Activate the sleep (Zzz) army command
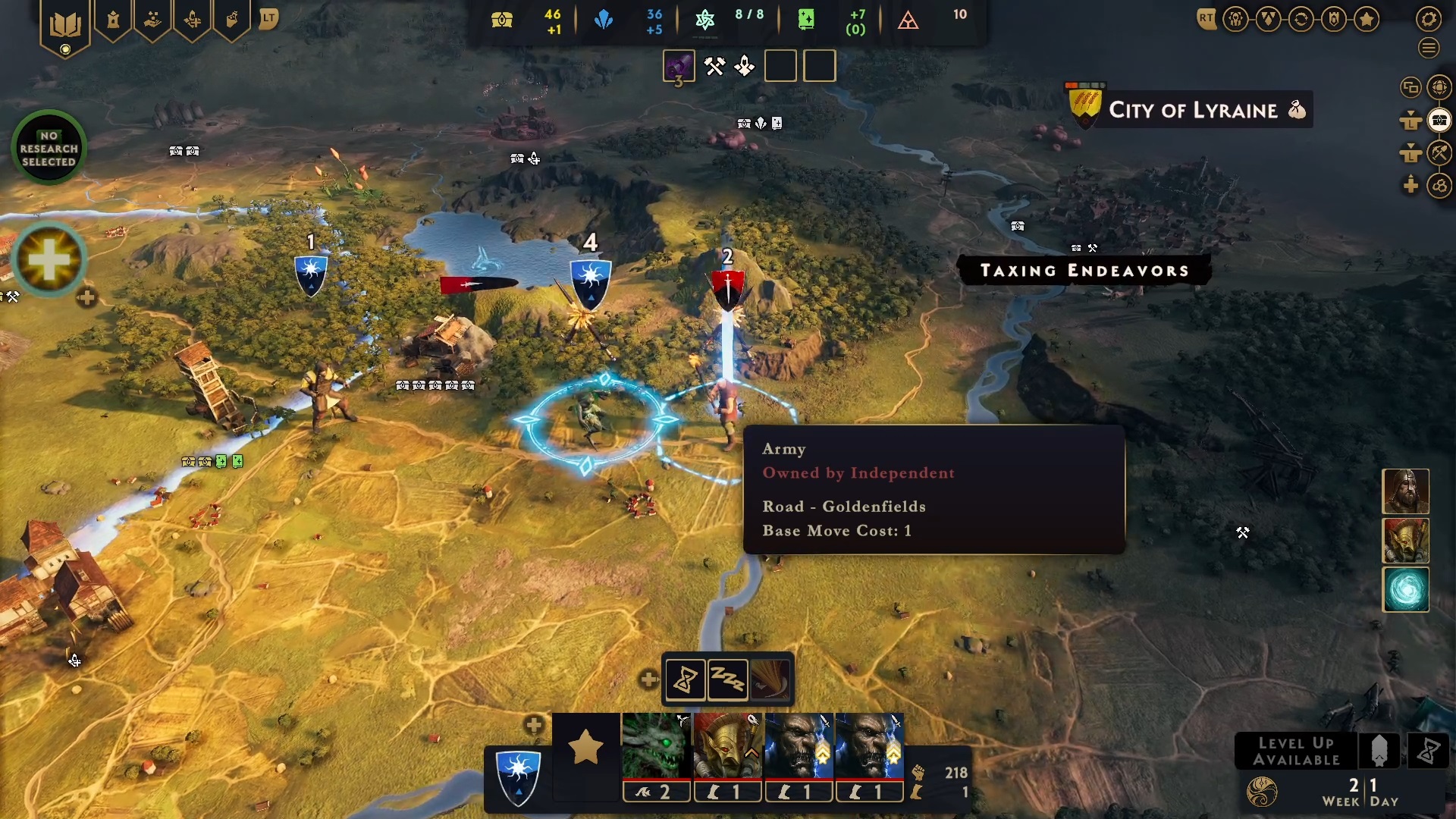 (727, 679)
